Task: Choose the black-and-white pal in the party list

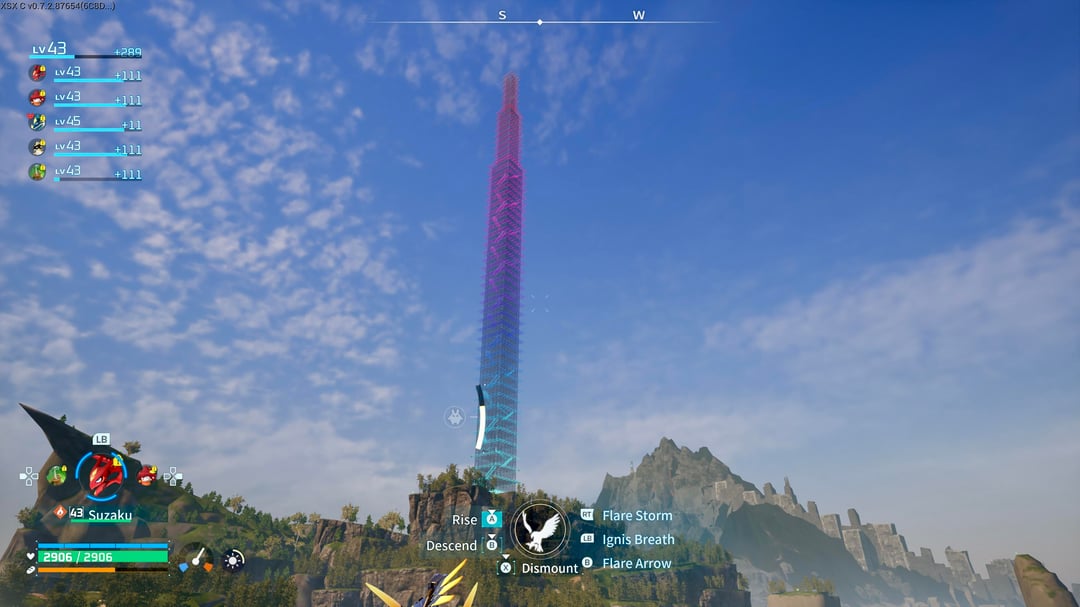Action: (38, 147)
